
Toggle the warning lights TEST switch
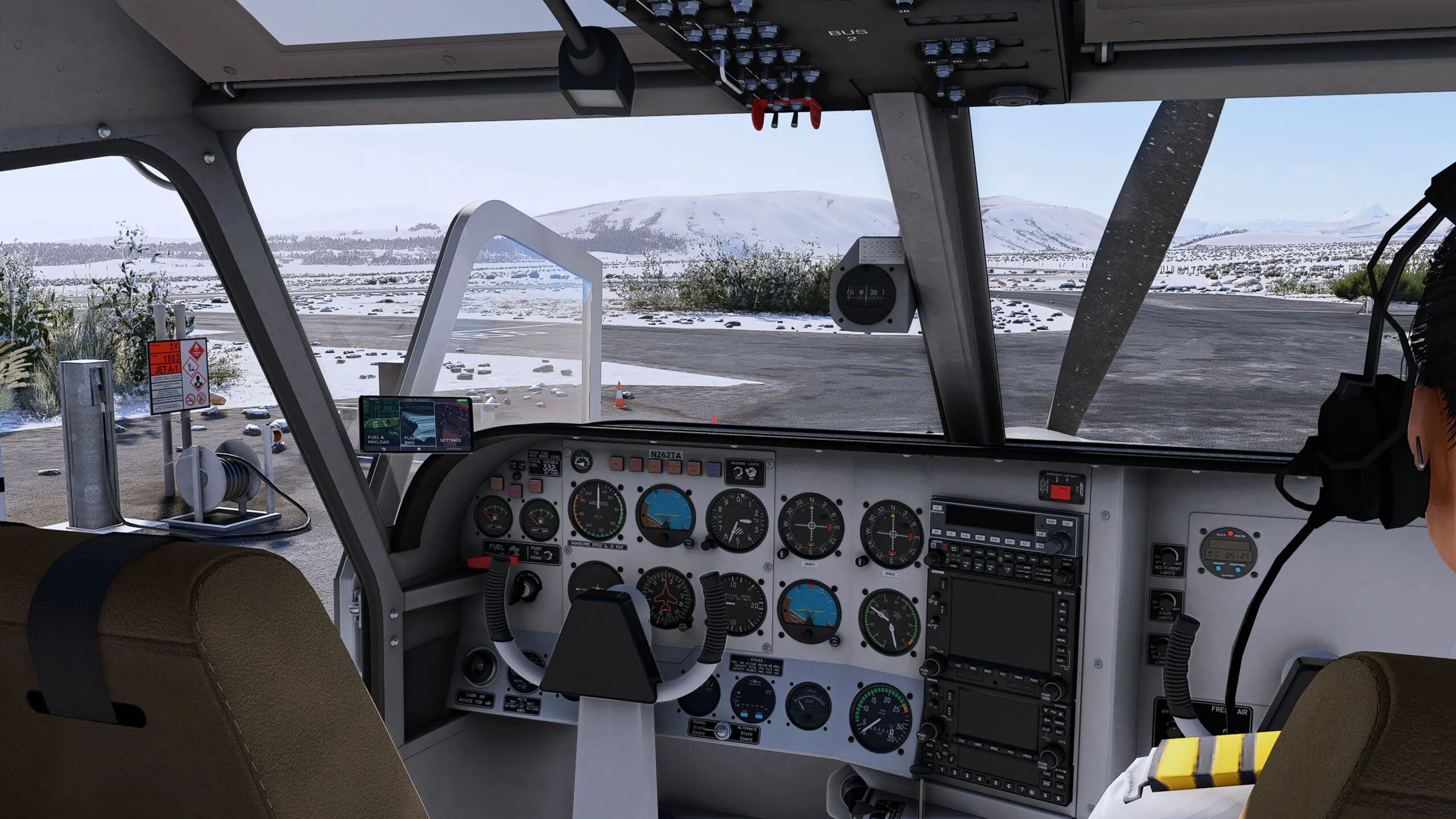737,473
